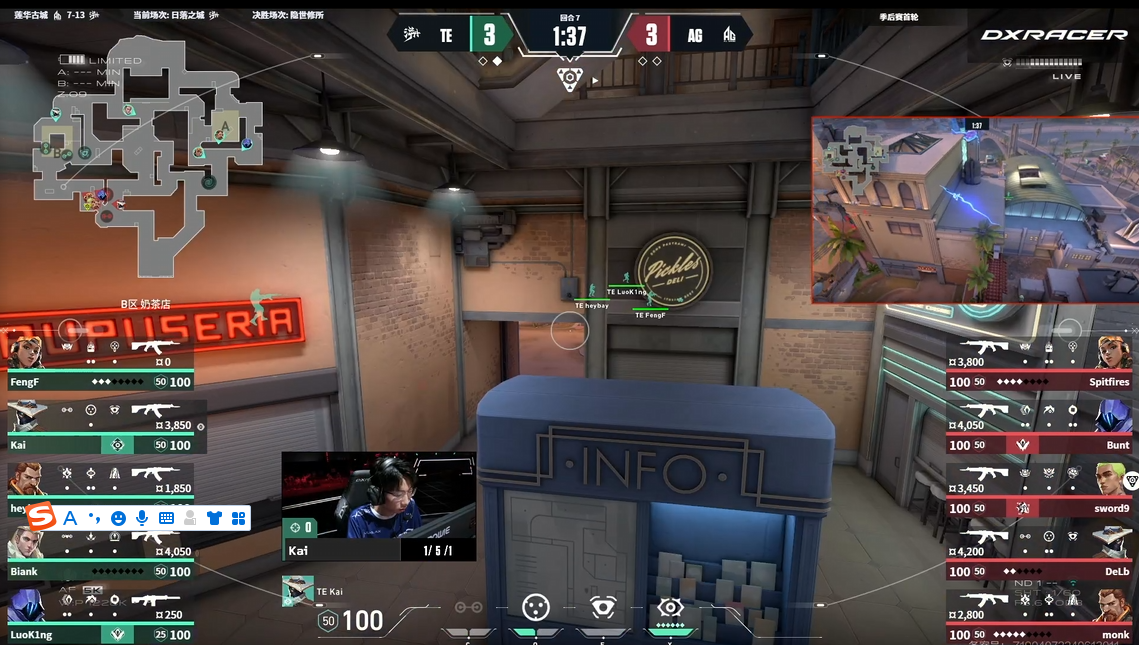Click the TE team logo in scoreboard
Viewport: 1139px width, 645px height.
click(411, 36)
